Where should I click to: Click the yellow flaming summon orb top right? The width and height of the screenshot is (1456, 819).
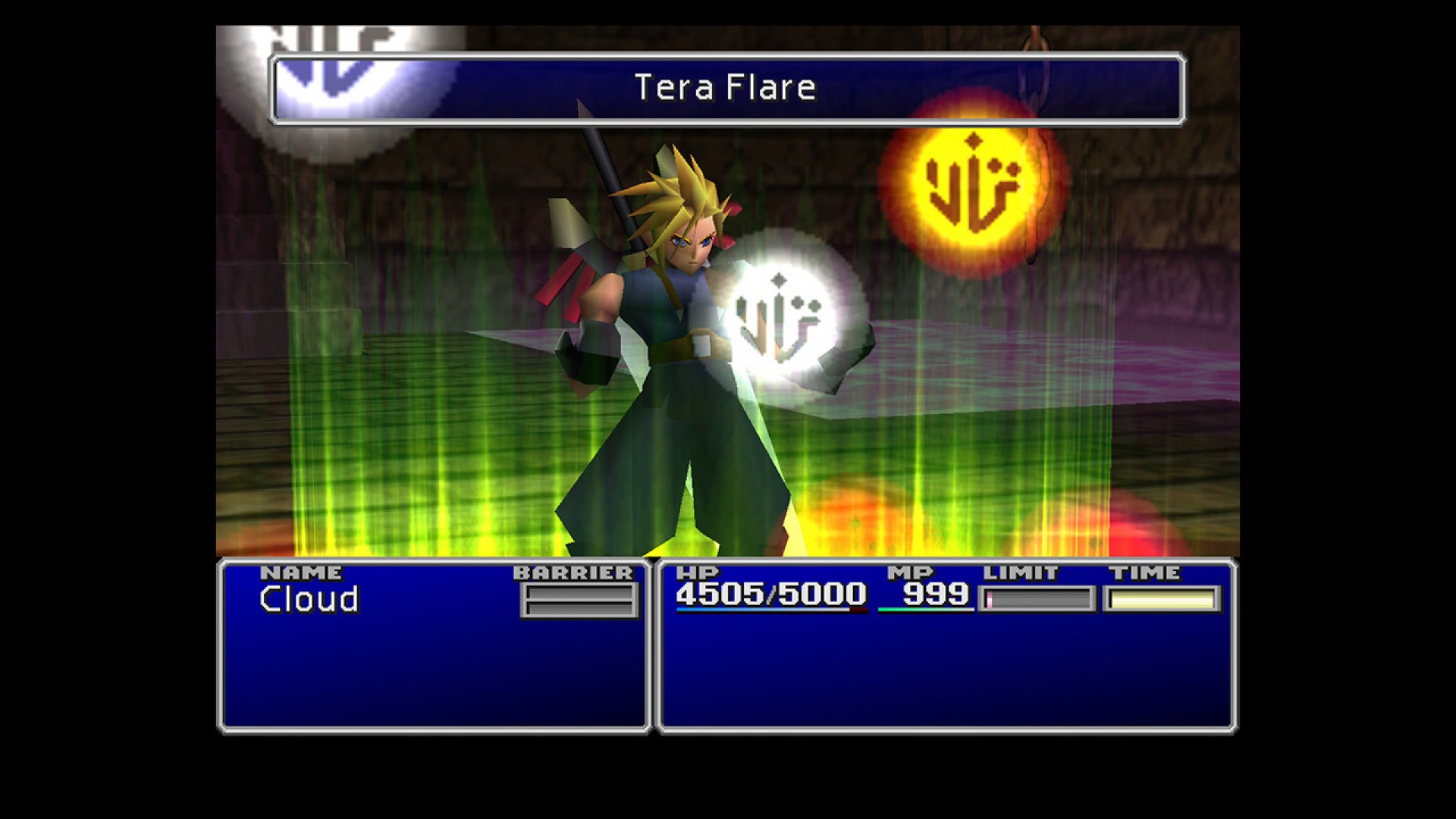click(974, 190)
